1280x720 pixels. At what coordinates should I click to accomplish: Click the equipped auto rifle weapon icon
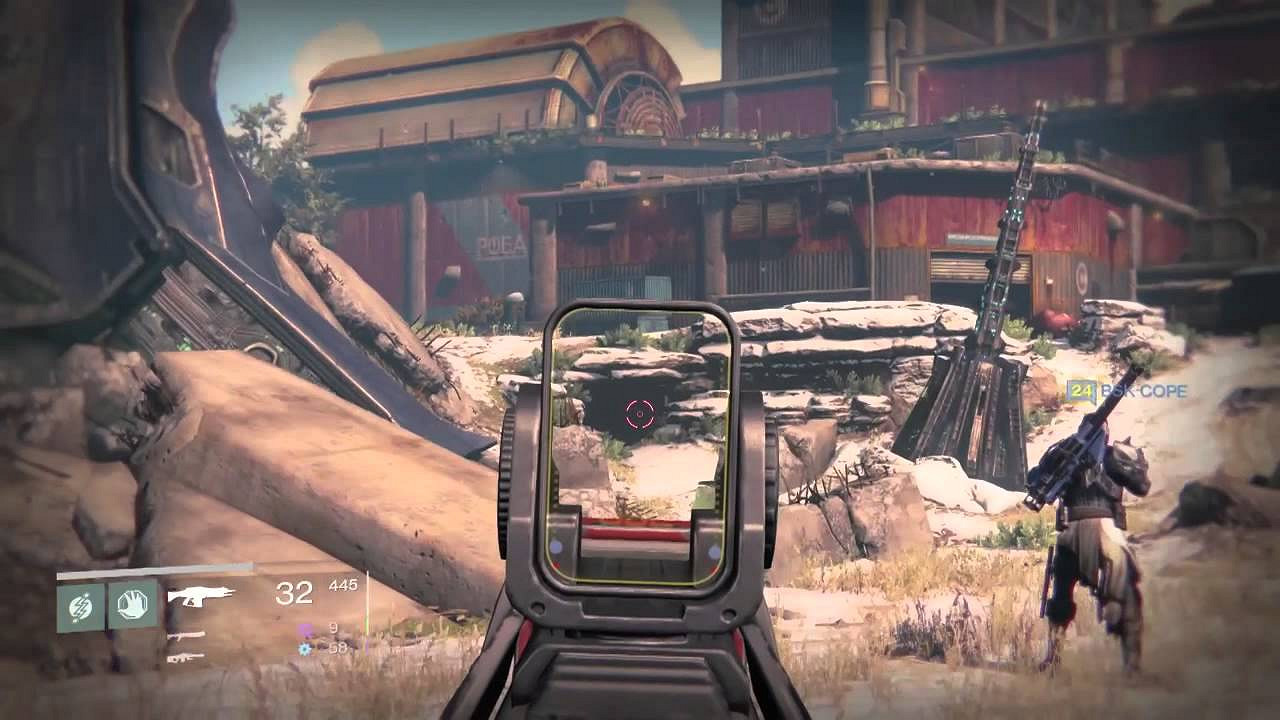[x=200, y=595]
